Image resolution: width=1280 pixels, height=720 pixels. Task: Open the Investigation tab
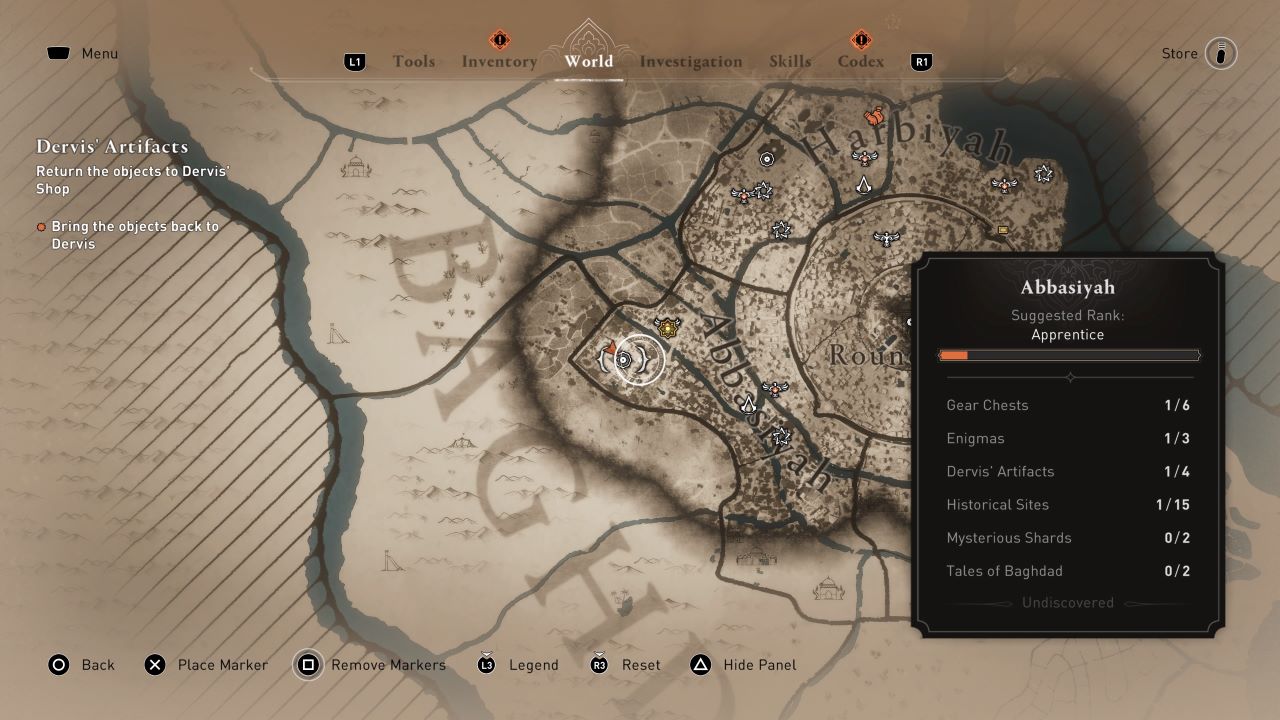click(x=690, y=61)
